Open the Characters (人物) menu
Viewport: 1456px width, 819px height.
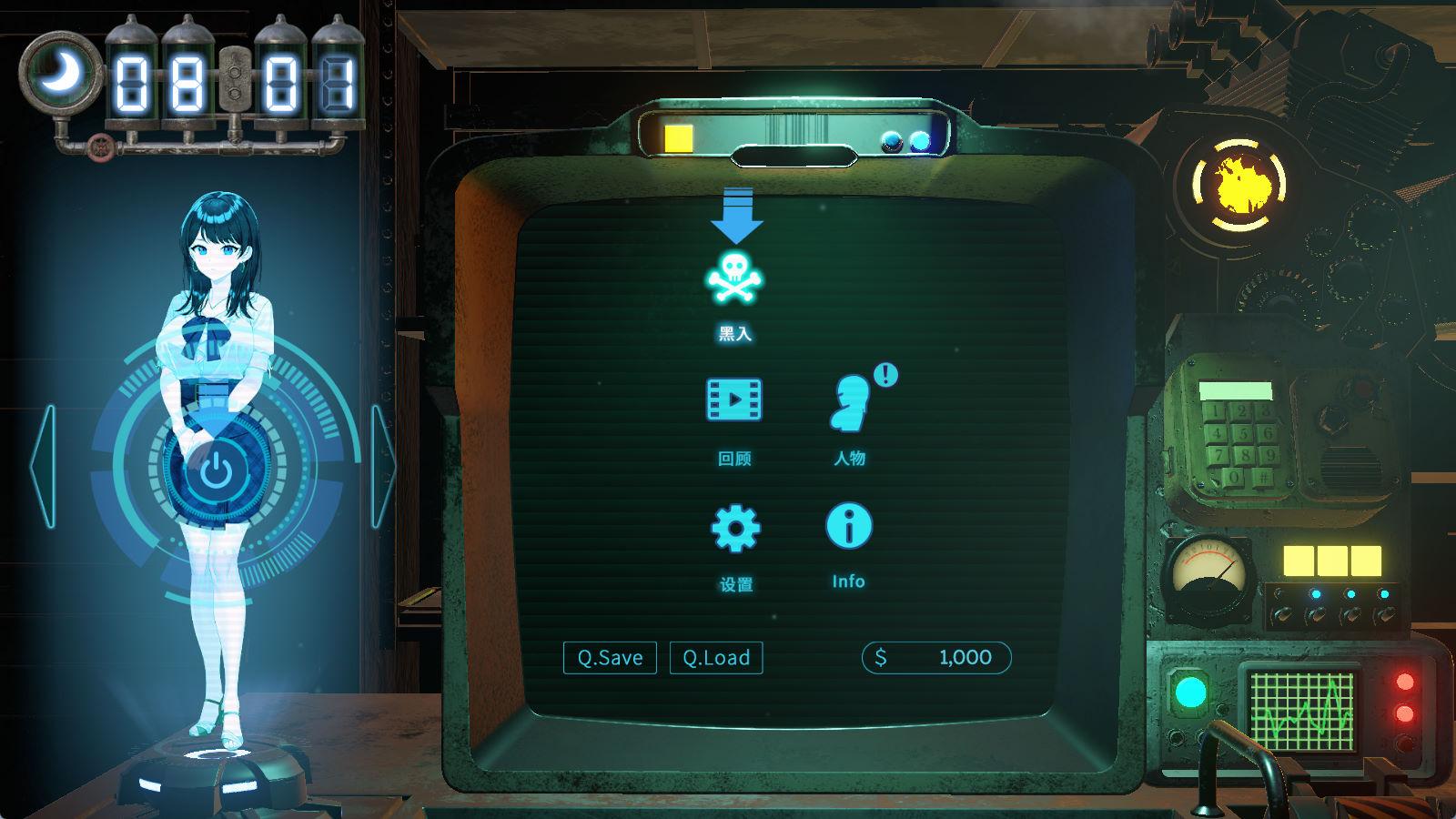tap(849, 401)
